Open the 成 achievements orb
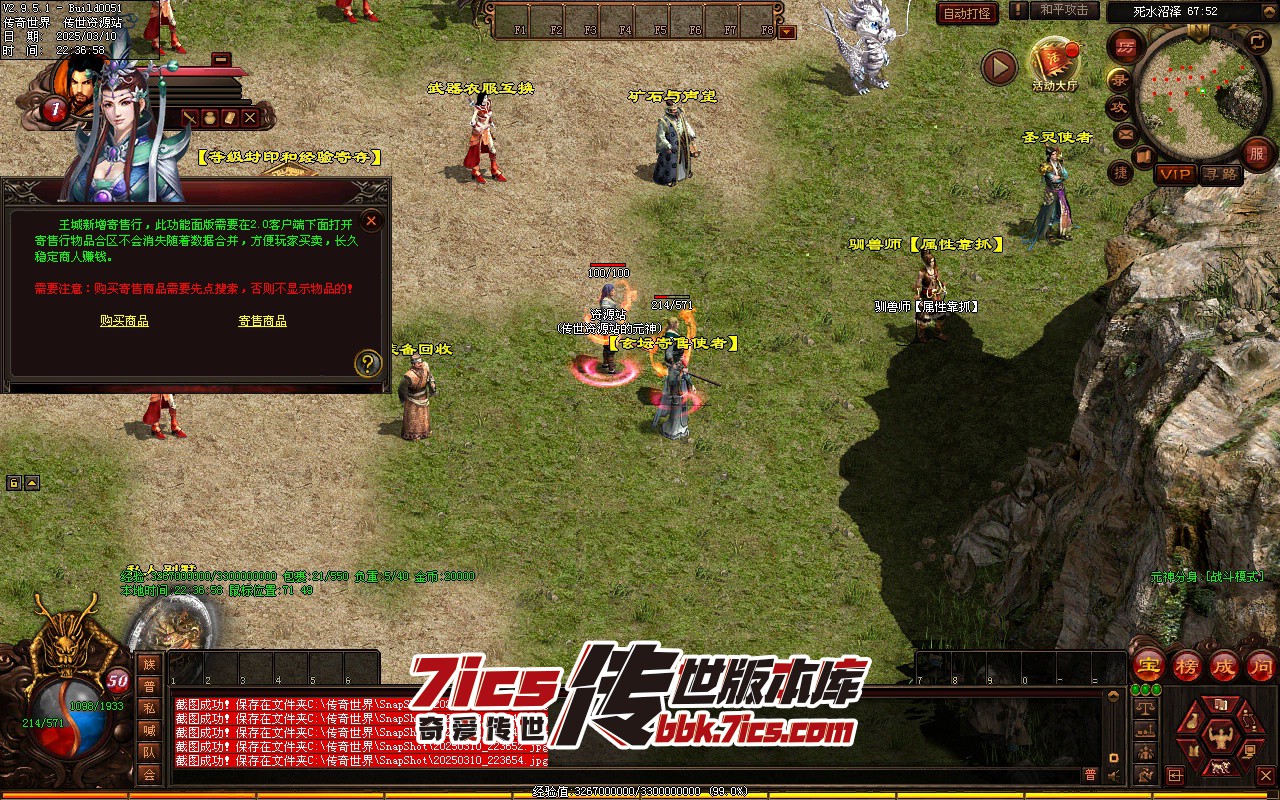The image size is (1280, 800). pyautogui.click(x=1224, y=664)
